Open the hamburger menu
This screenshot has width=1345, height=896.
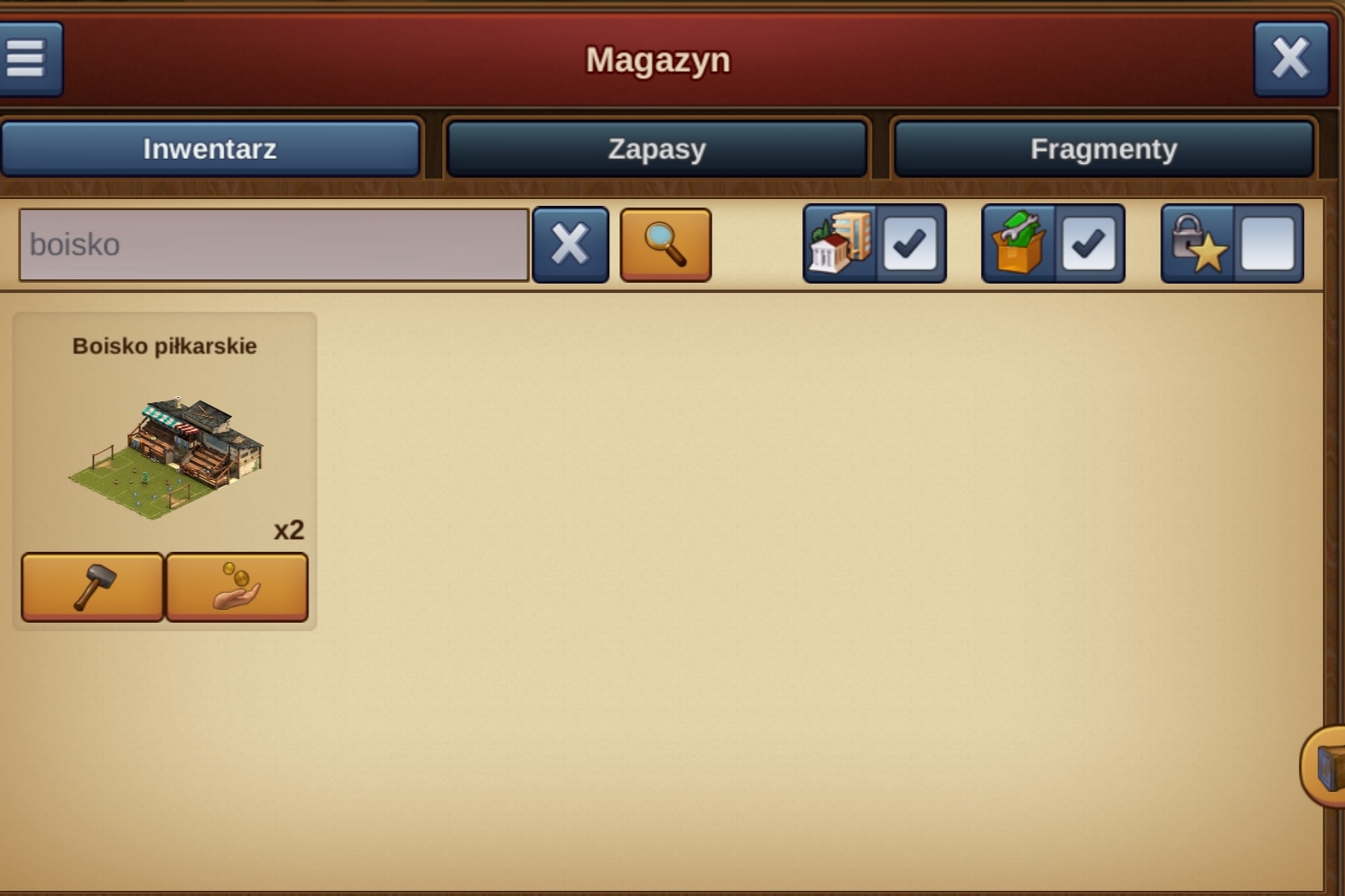point(27,59)
